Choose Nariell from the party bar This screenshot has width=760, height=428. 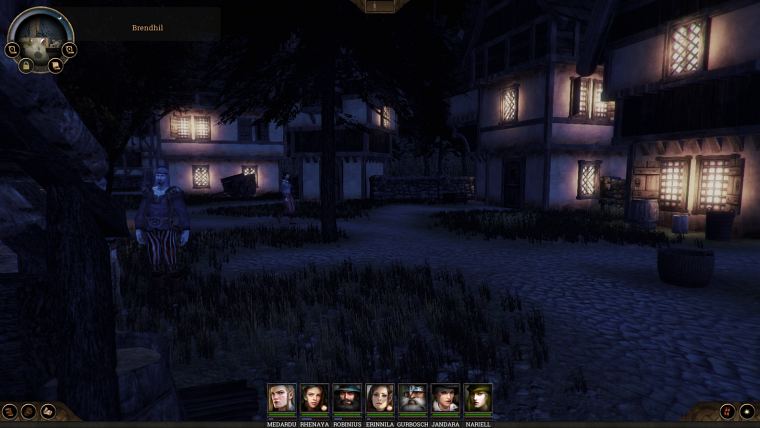(x=478, y=398)
